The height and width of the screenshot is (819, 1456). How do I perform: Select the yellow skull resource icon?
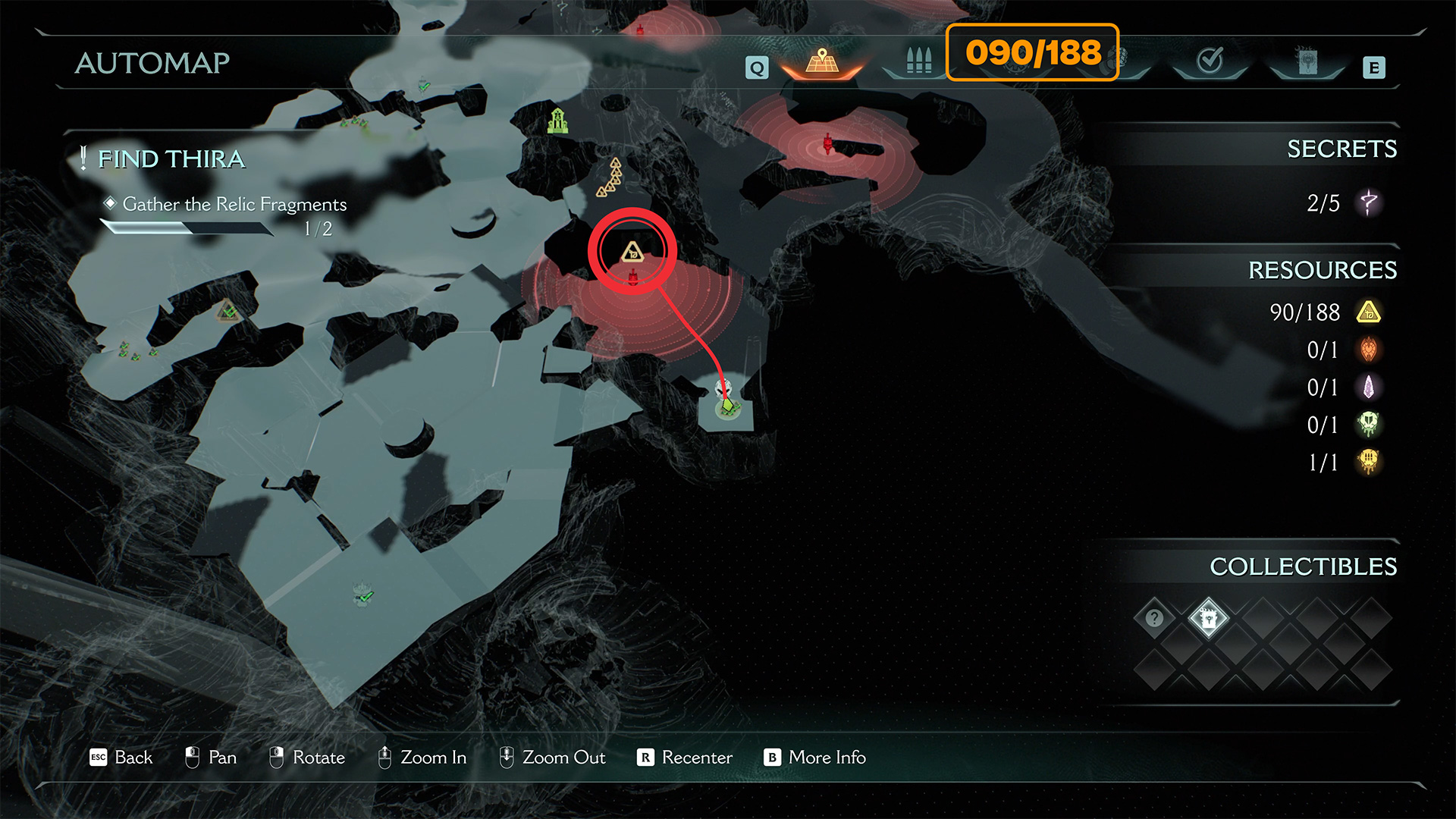pos(1369,462)
